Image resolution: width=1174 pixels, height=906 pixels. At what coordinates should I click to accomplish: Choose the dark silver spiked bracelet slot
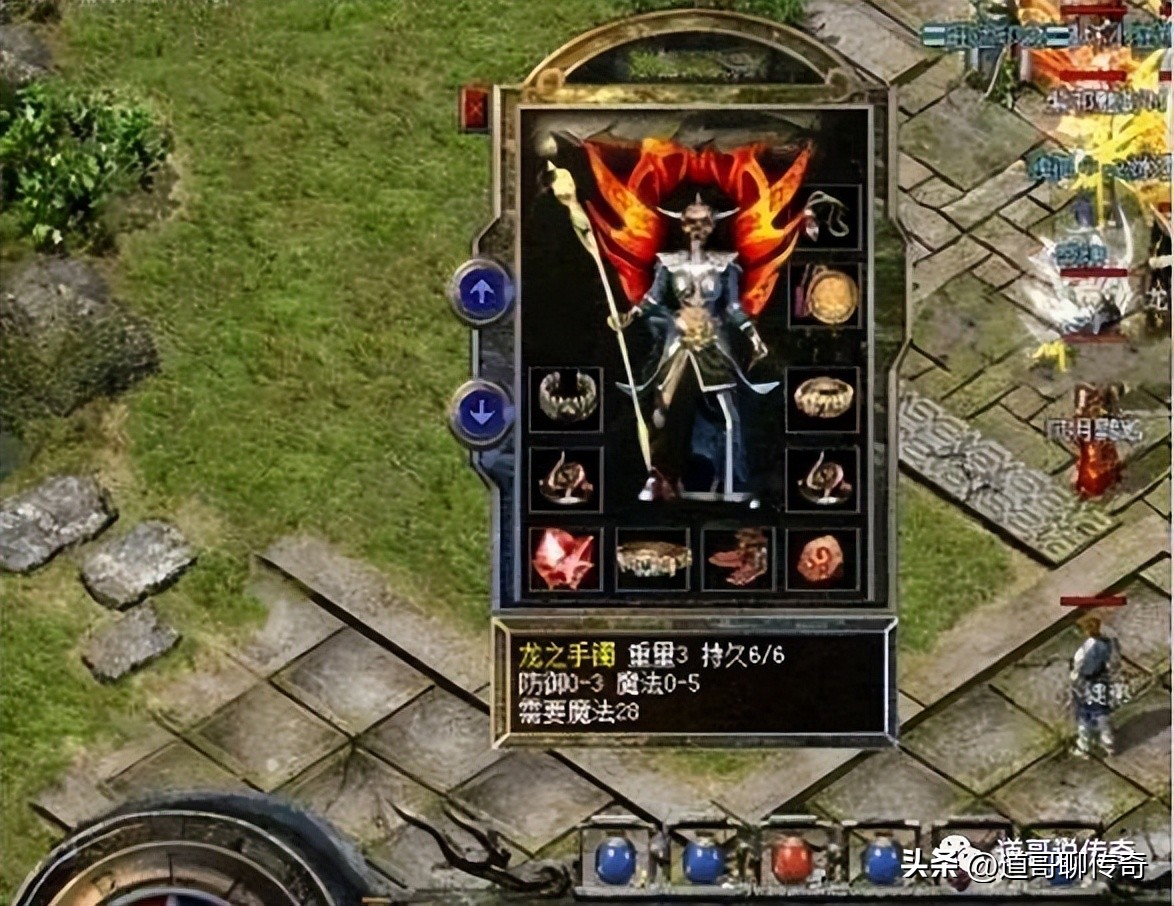pos(566,398)
